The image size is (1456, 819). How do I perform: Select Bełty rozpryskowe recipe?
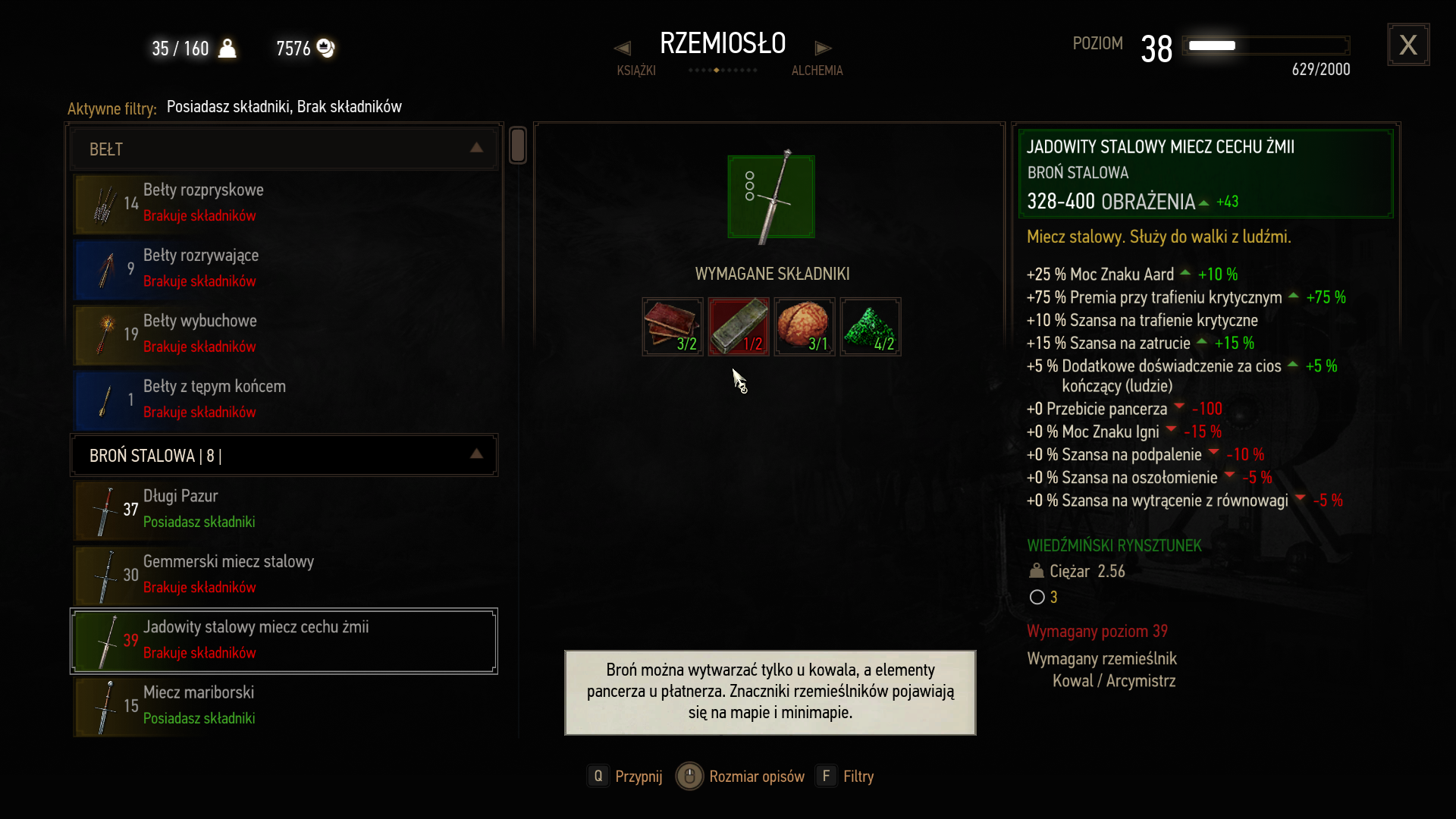click(284, 202)
